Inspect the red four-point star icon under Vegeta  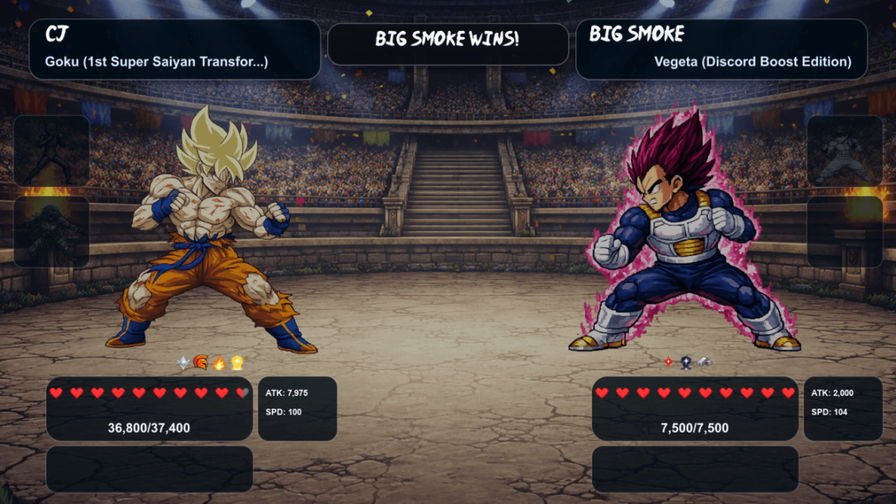668,362
